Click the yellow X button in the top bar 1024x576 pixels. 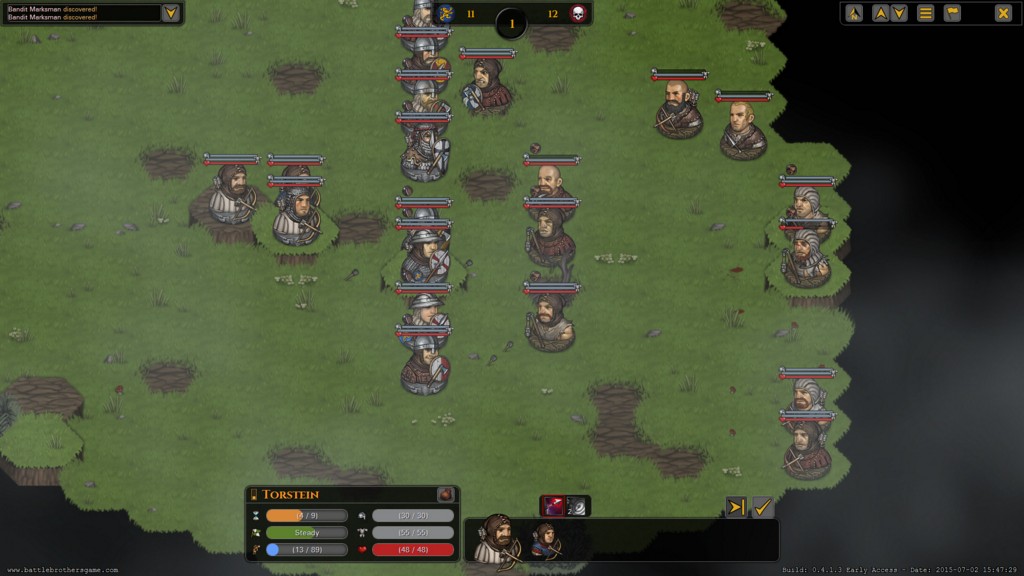pyautogui.click(x=1002, y=13)
